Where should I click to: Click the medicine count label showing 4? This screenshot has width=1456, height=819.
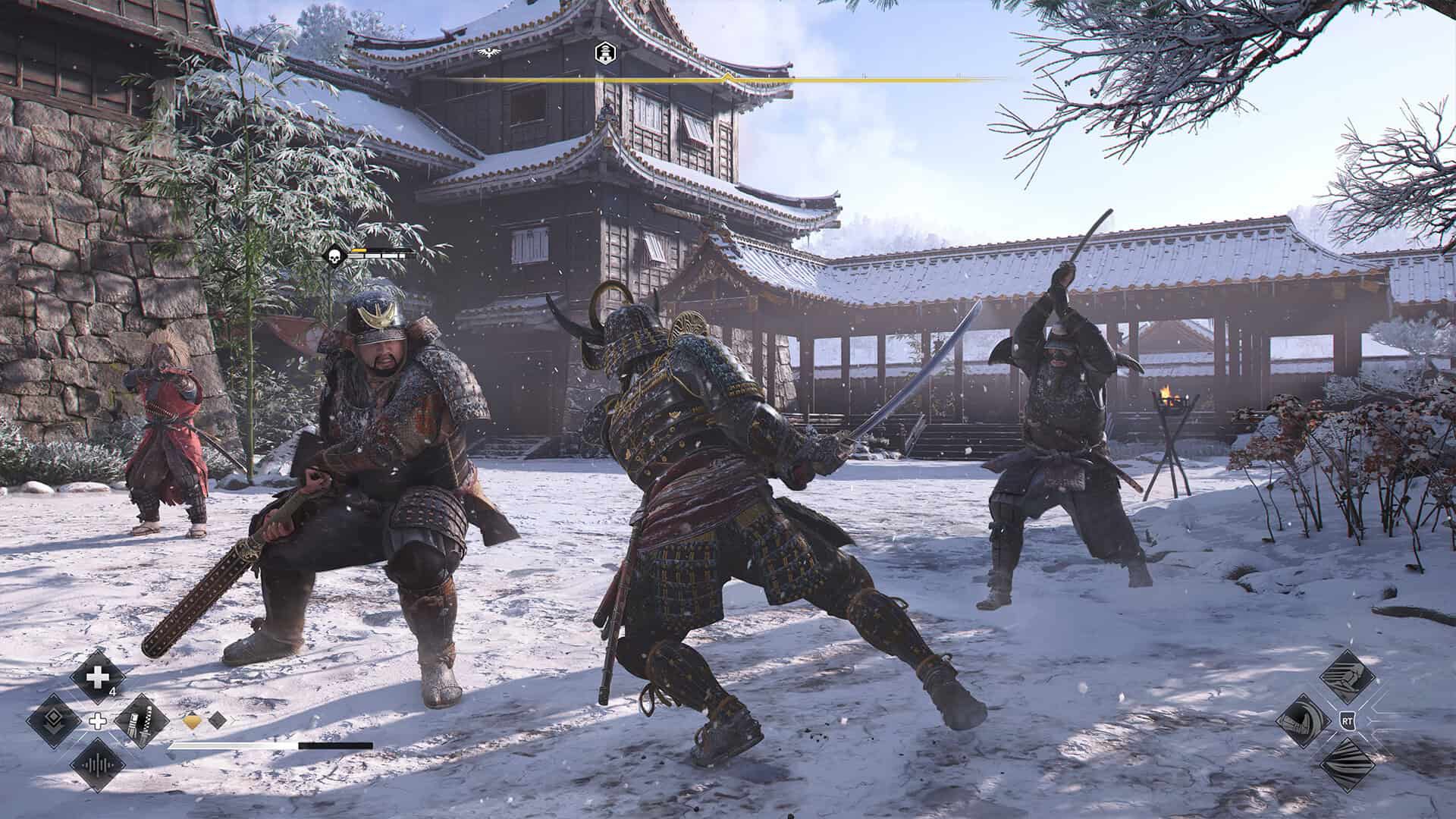point(112,692)
